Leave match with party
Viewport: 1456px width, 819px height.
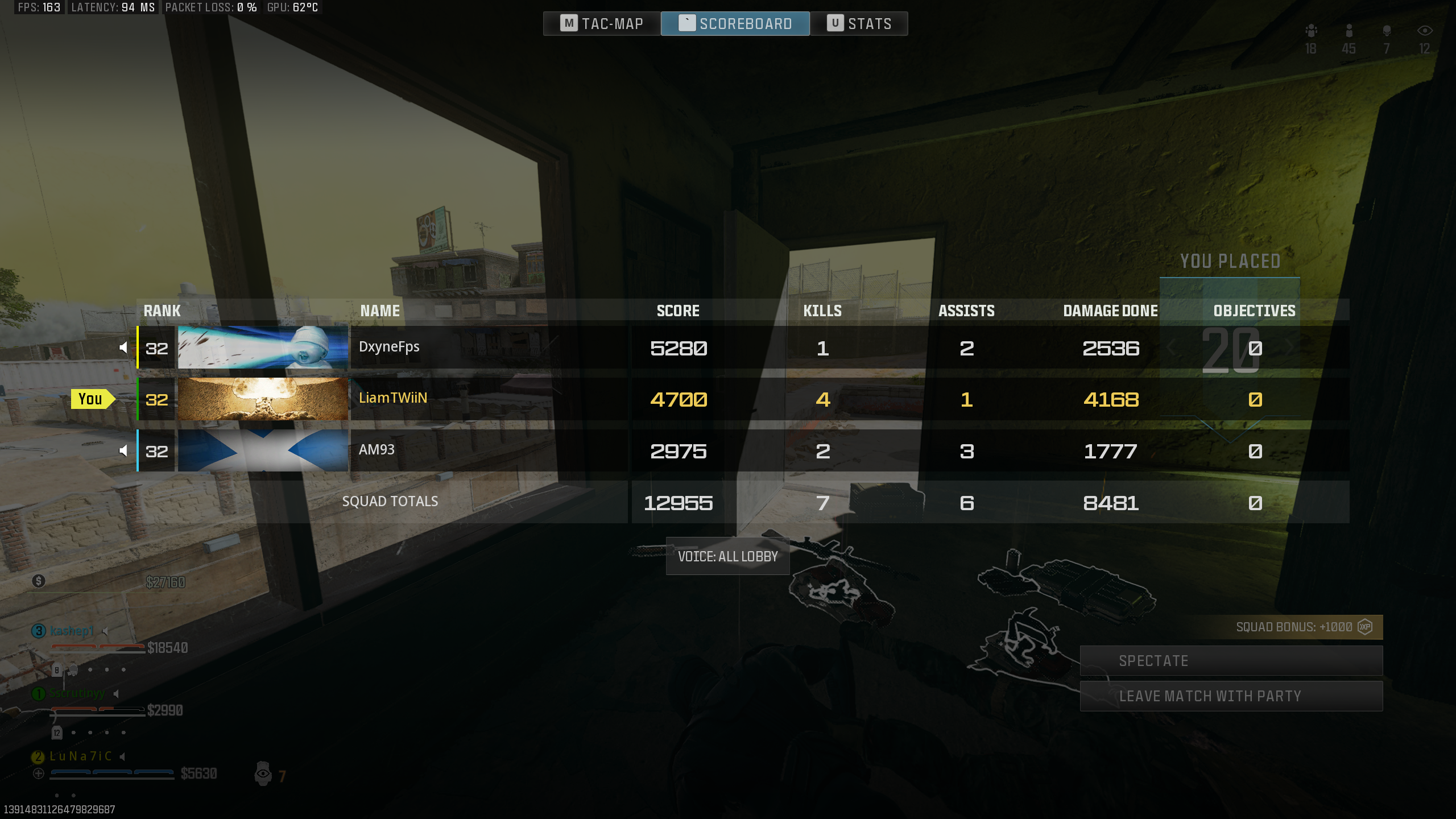click(1231, 696)
